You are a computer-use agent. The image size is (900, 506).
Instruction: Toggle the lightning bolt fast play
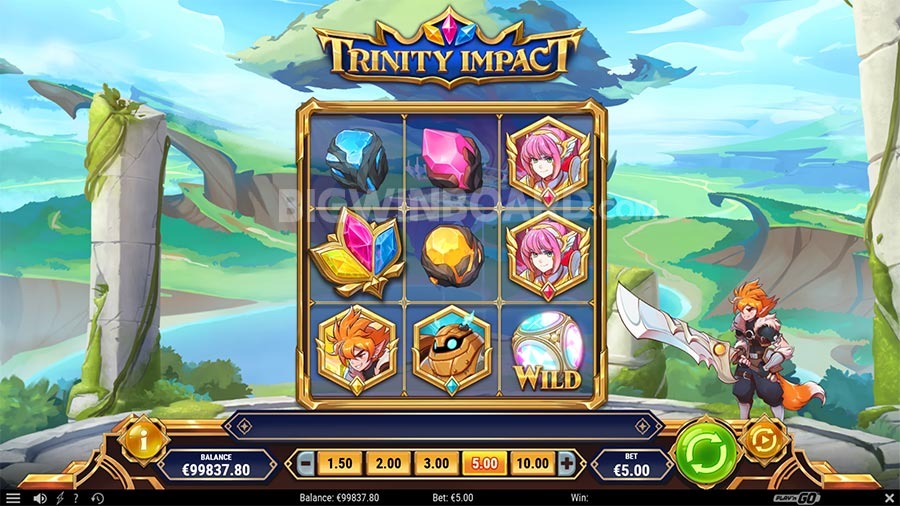59,497
